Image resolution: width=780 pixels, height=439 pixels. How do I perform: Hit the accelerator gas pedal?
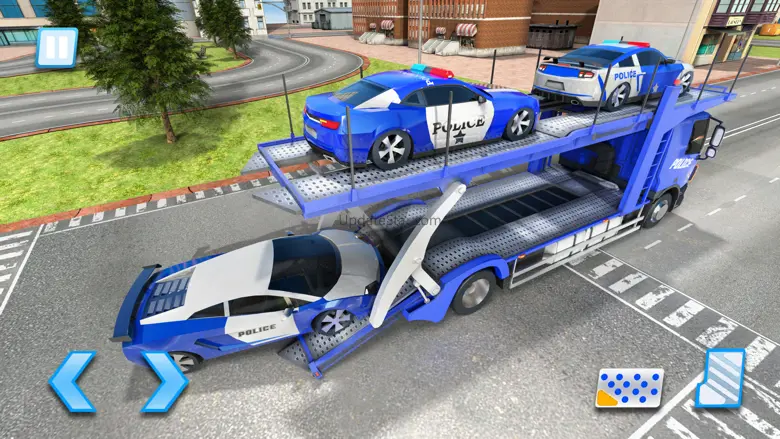(x=720, y=378)
